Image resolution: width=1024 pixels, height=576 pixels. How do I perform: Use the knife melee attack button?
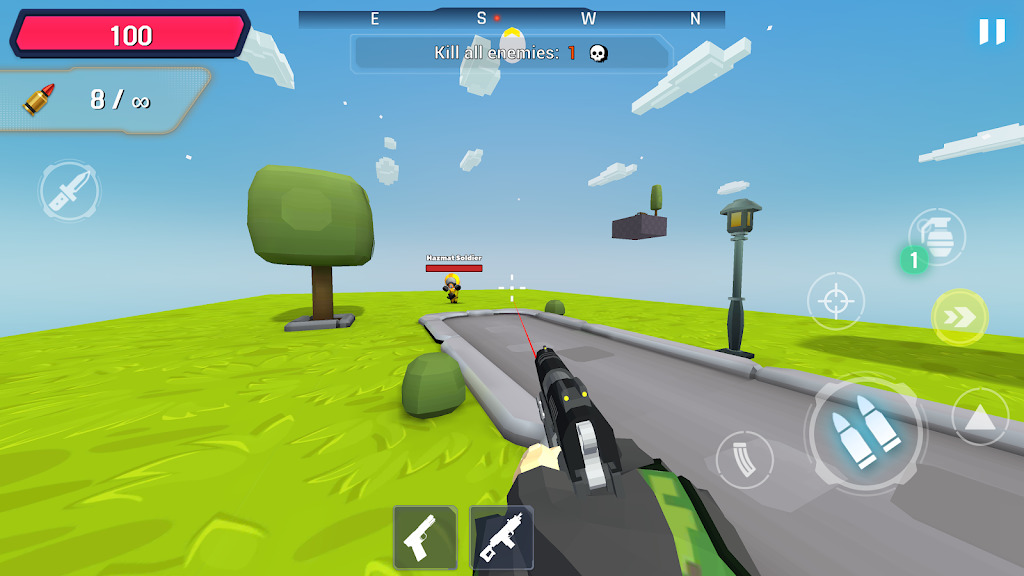69,190
